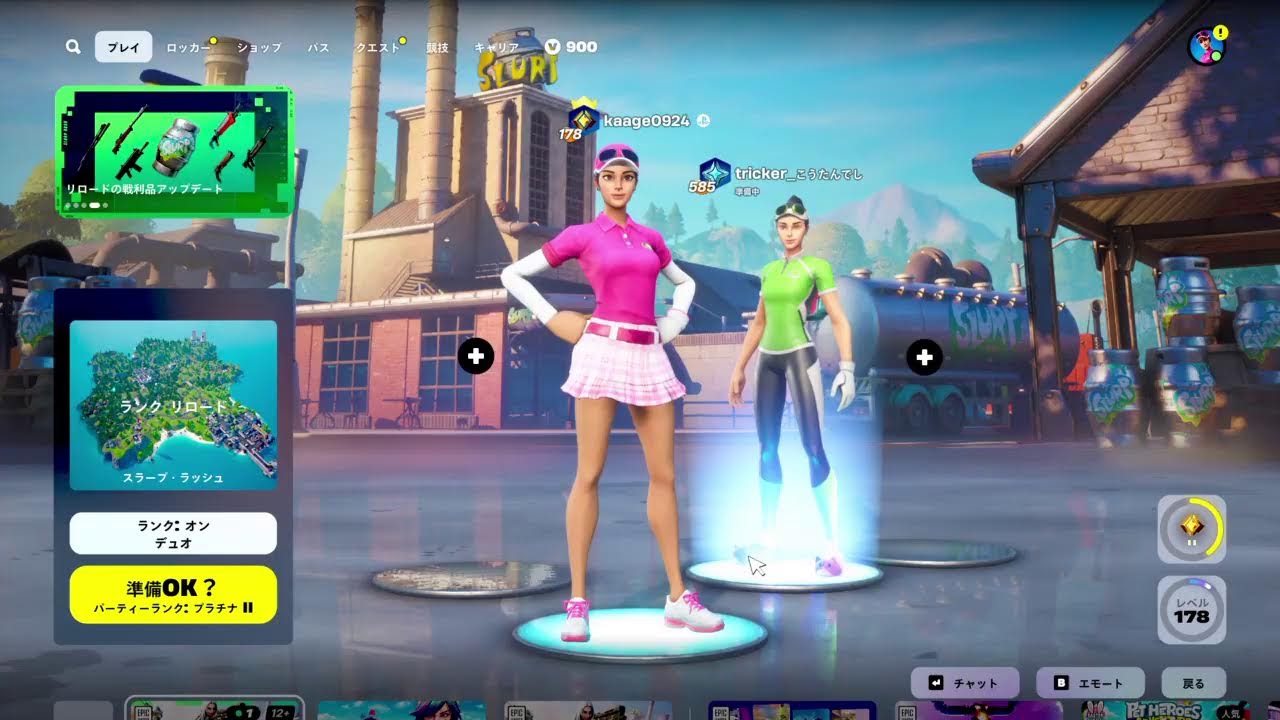This screenshot has width=1280, height=720.
Task: Toggle the ランク:オン デュオ setting
Action: point(173,533)
